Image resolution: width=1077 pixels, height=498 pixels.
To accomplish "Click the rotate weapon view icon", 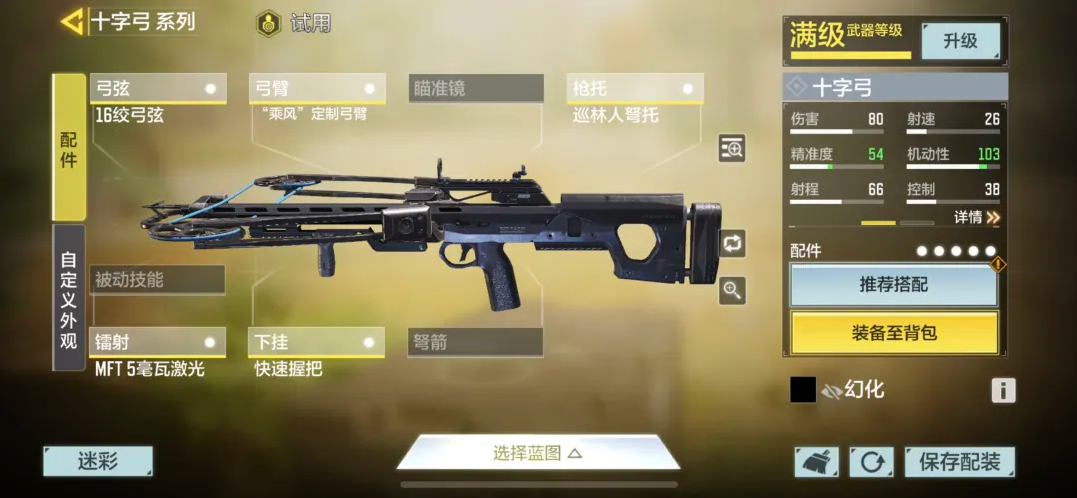I will click(732, 243).
